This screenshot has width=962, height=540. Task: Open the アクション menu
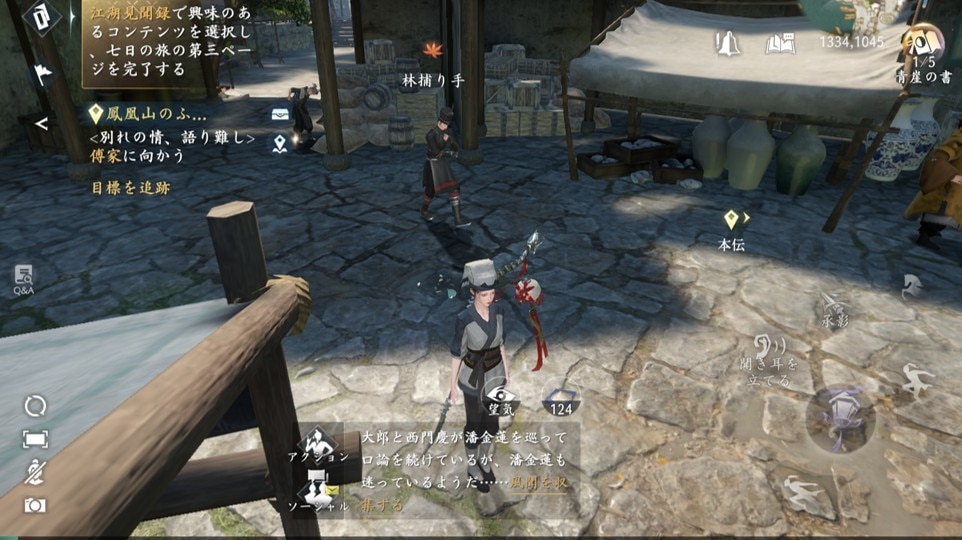[318, 443]
